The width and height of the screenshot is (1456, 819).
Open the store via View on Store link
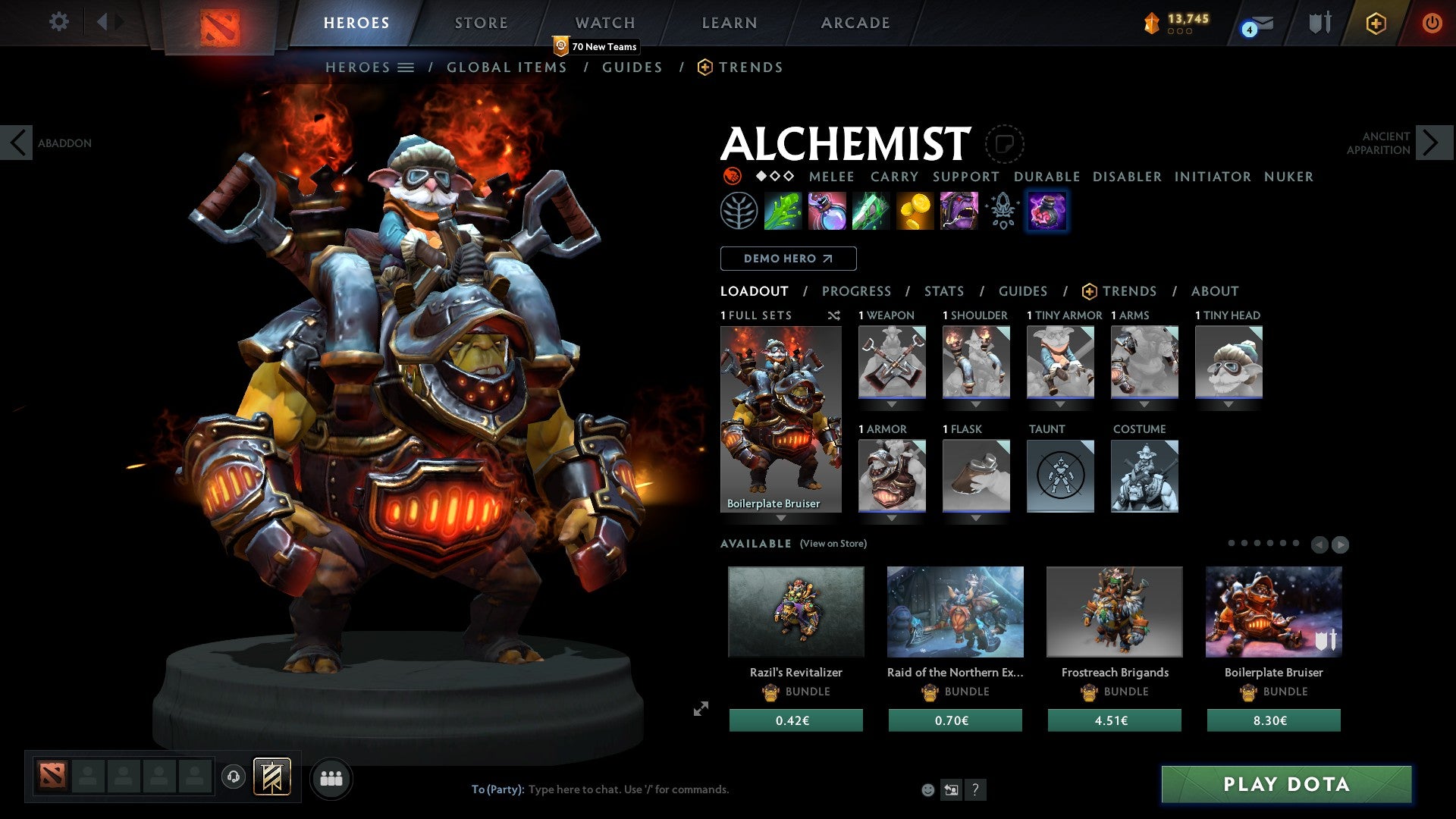pos(833,544)
